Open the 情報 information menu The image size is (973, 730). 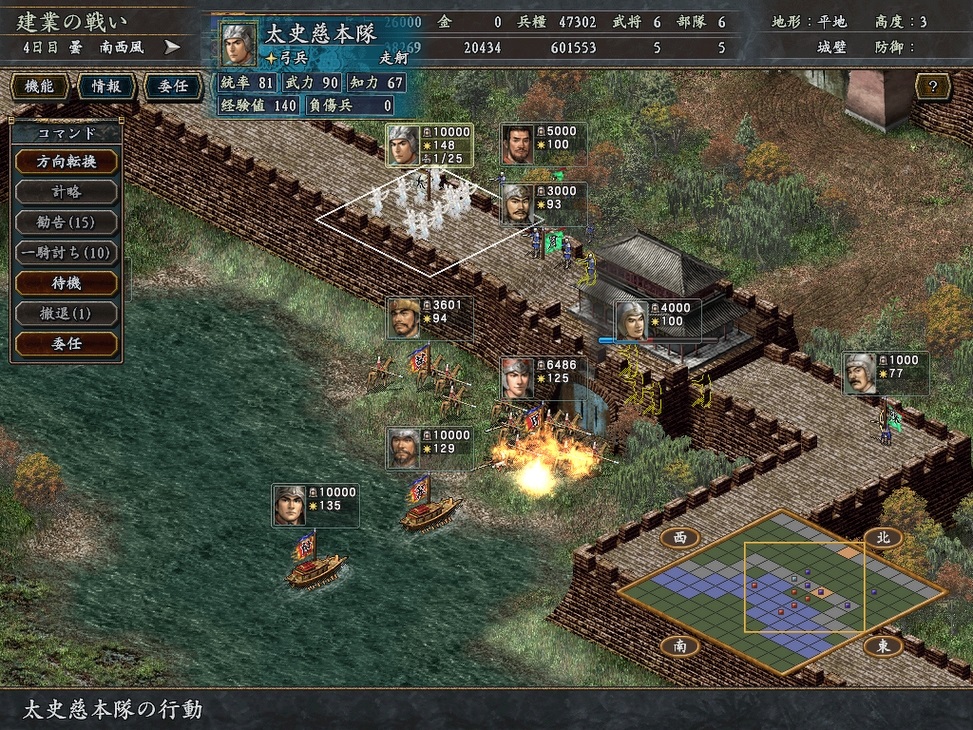coord(105,87)
